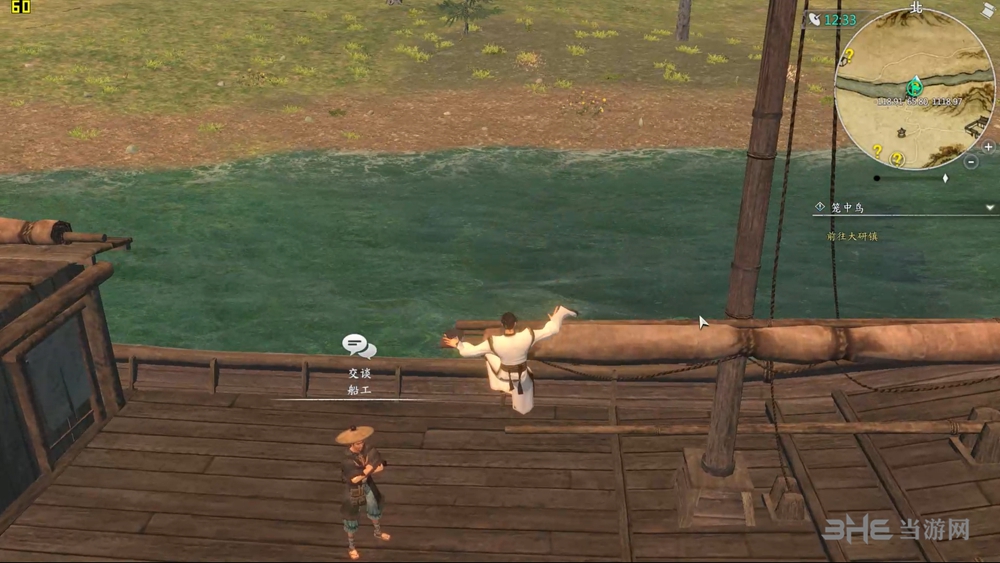The image size is (1000, 563).
Task: Open the scroll map icon above the minimap
Action: coord(988,10)
